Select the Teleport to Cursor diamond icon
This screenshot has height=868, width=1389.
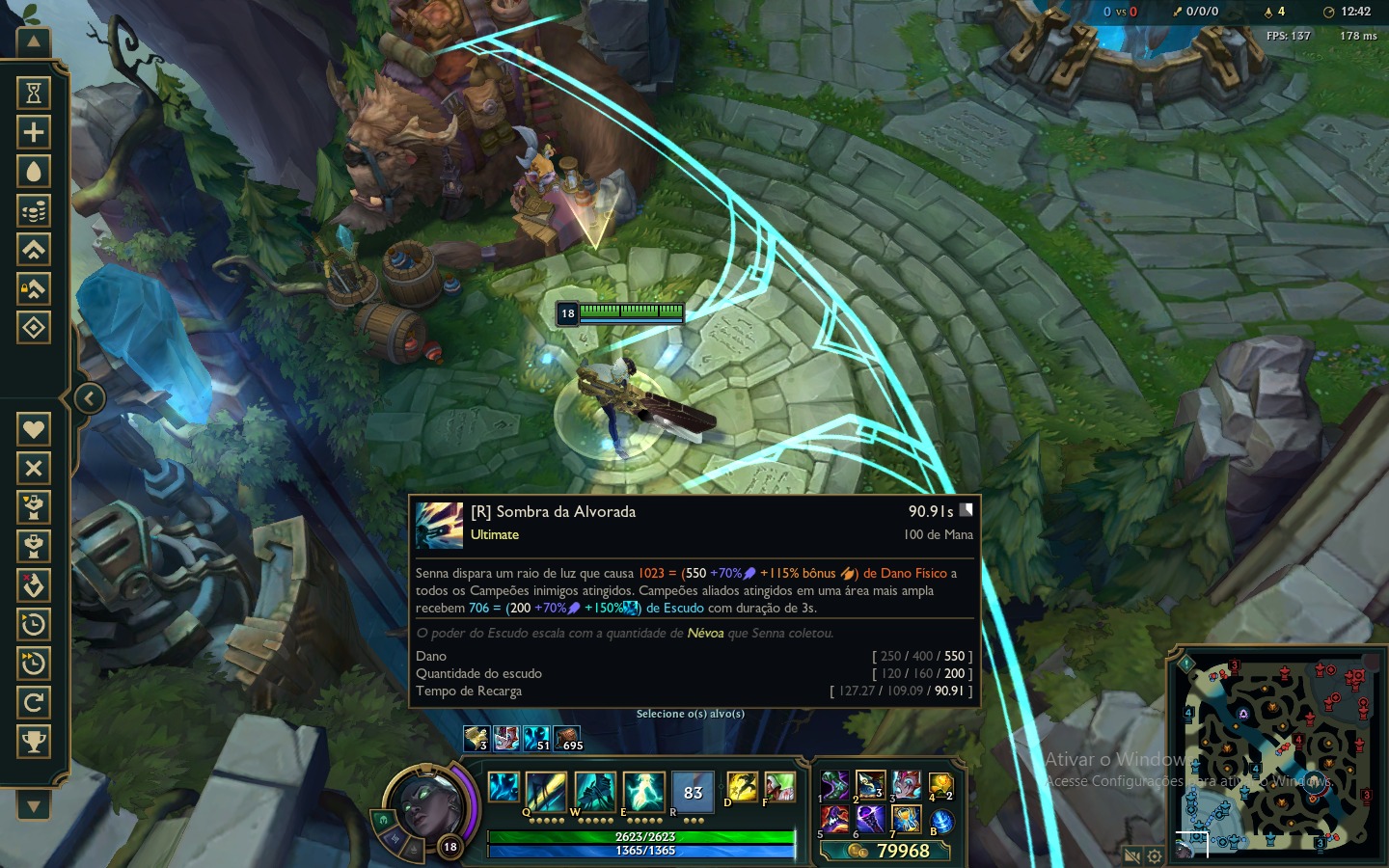[x=34, y=328]
